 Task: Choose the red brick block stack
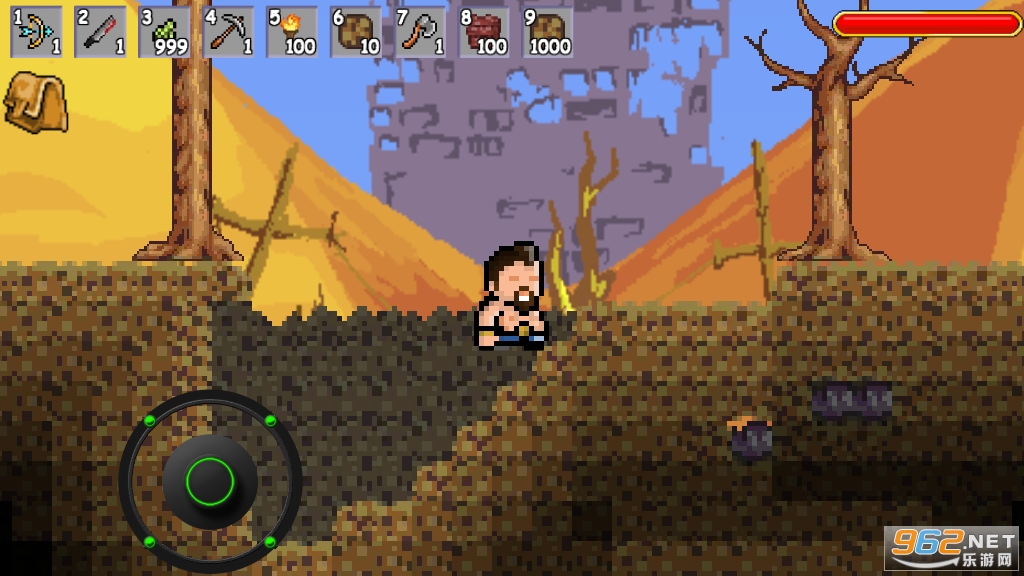tap(485, 32)
